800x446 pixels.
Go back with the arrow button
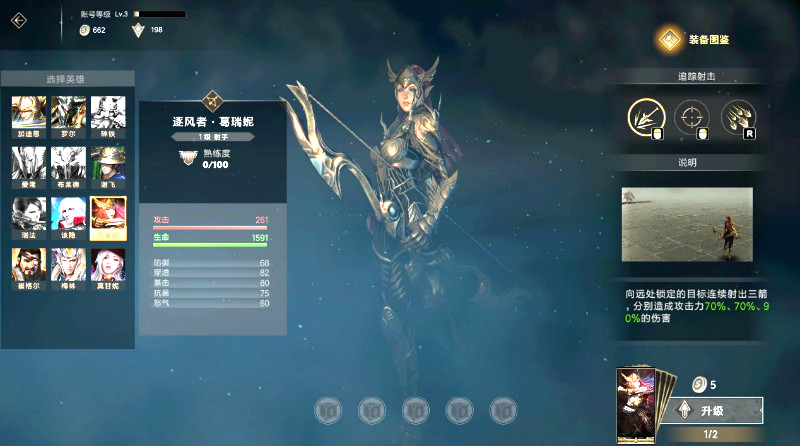click(20, 20)
